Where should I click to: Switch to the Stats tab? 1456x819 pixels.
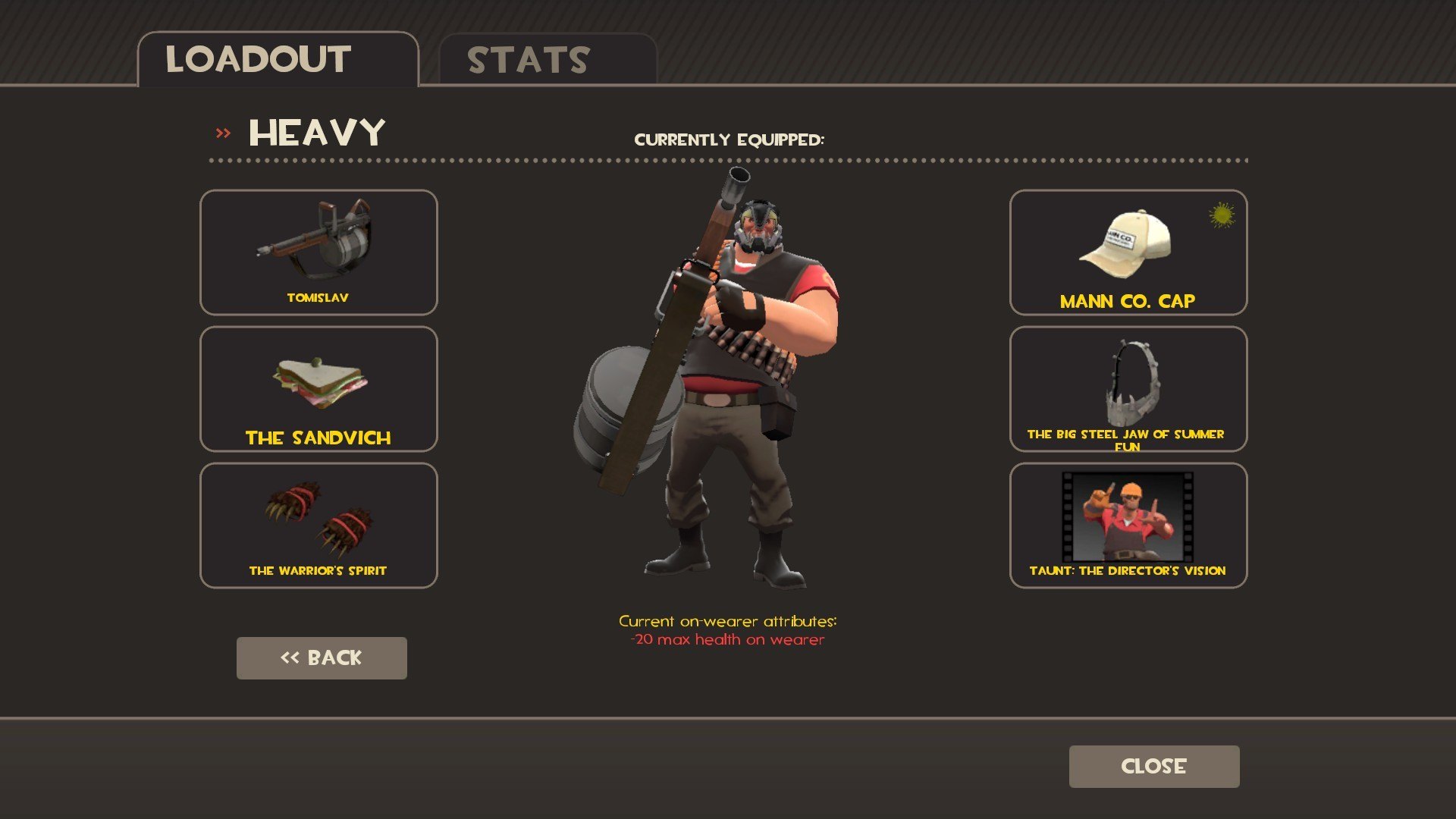pyautogui.click(x=548, y=60)
